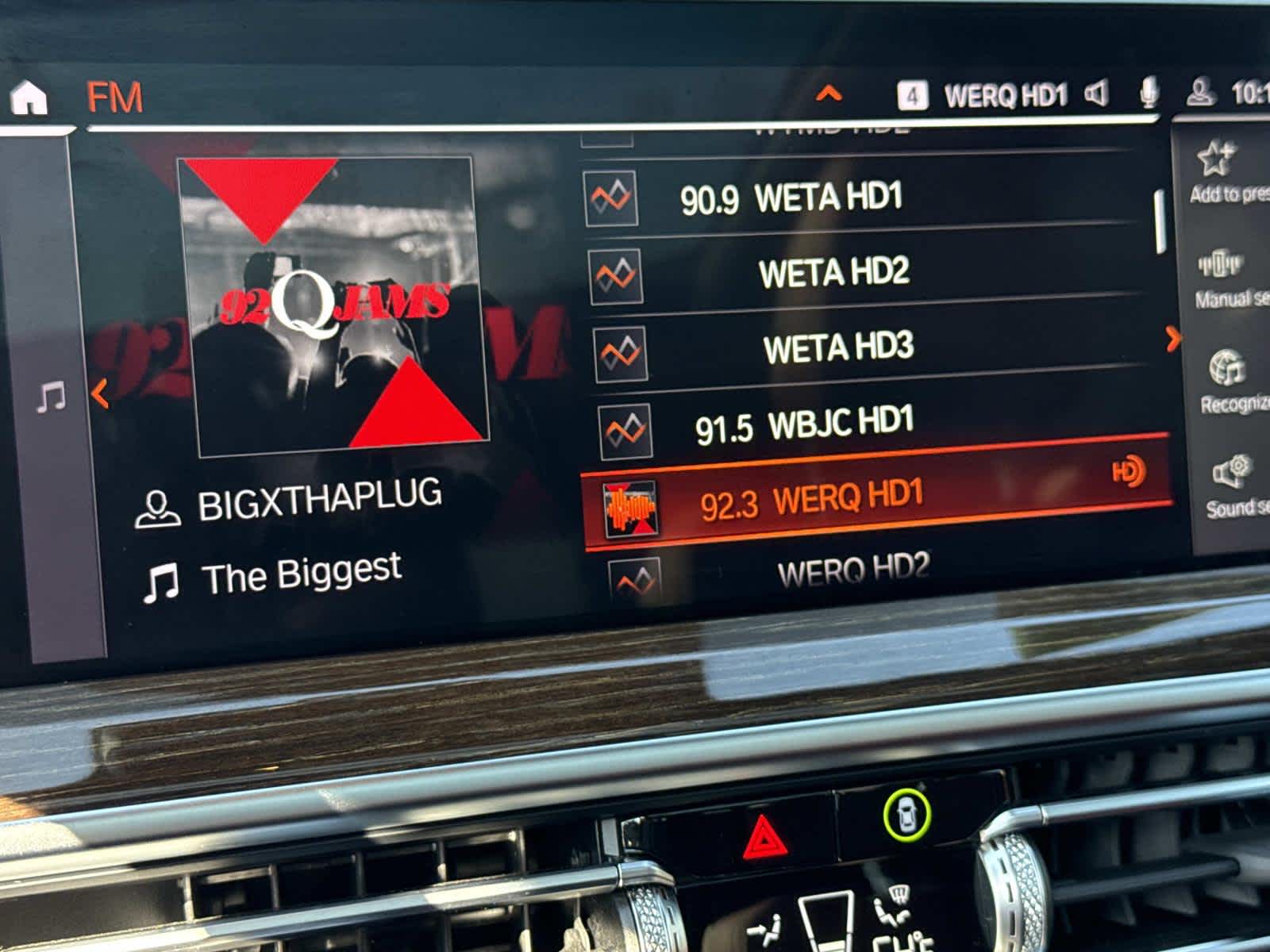Click the right orange arrow by station list
1270x952 pixels.
(1173, 340)
